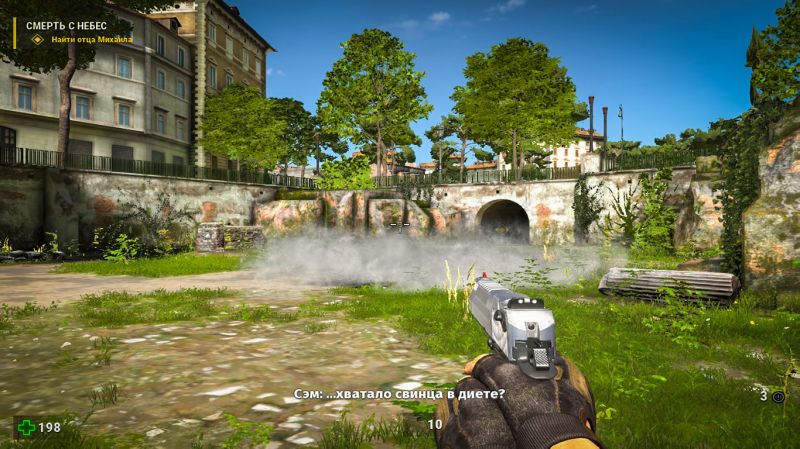Select the gadget icon beside the 3 count

point(779,397)
